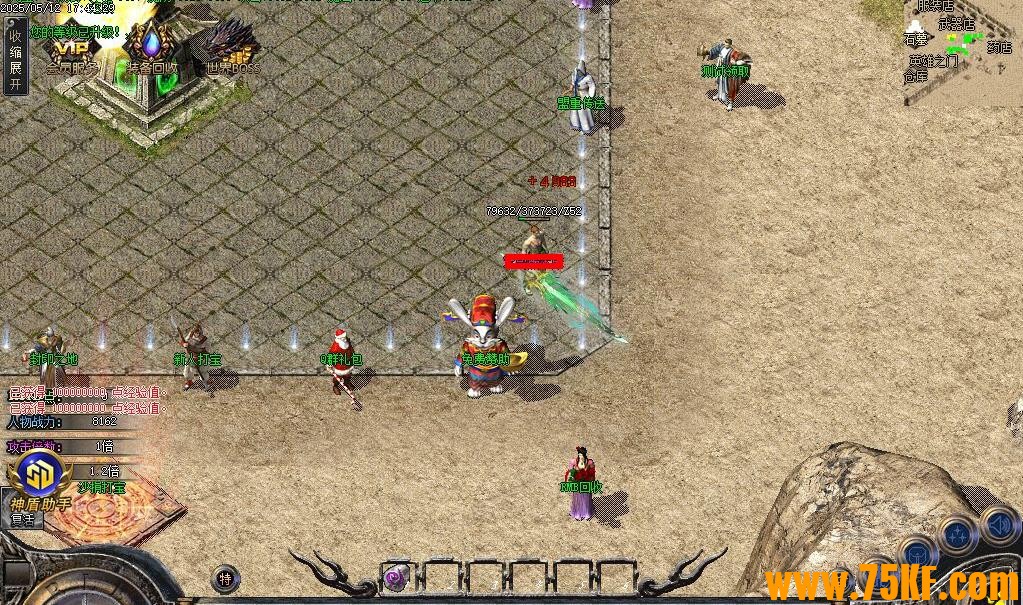Use the purple scroll in the hotbar

click(x=397, y=577)
